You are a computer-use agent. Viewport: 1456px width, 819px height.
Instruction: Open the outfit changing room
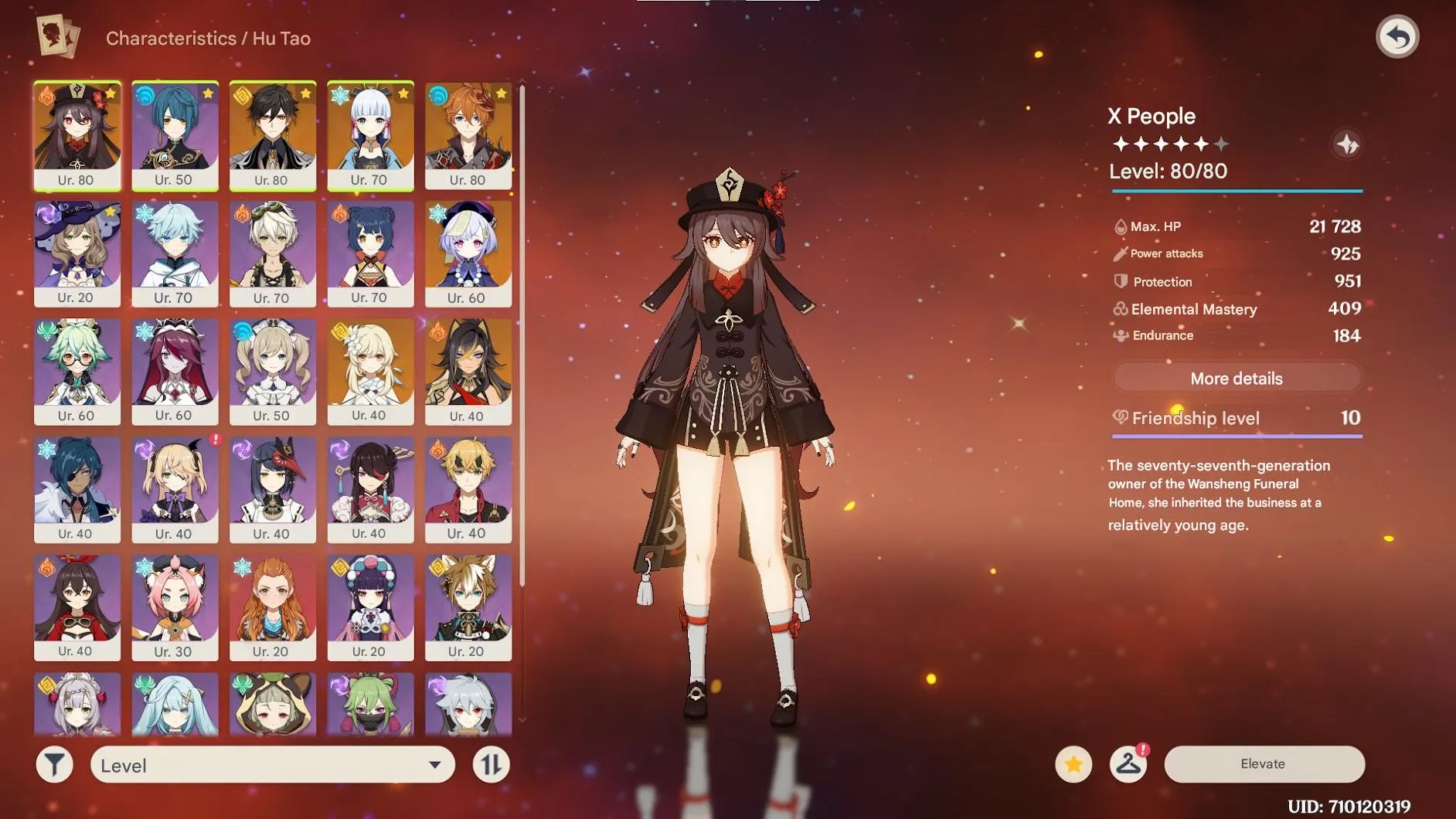pos(1128,763)
